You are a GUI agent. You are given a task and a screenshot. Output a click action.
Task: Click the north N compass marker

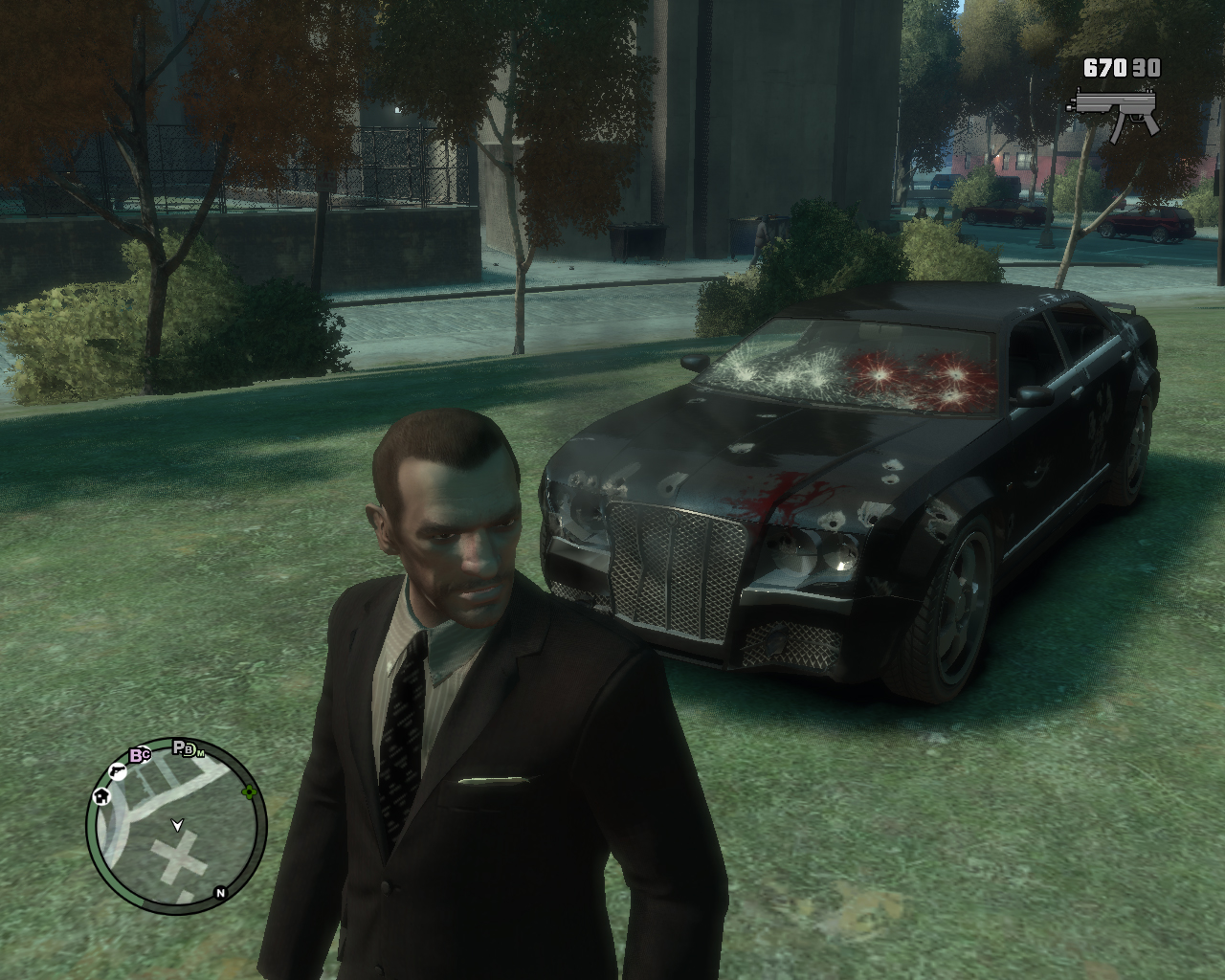[x=220, y=894]
